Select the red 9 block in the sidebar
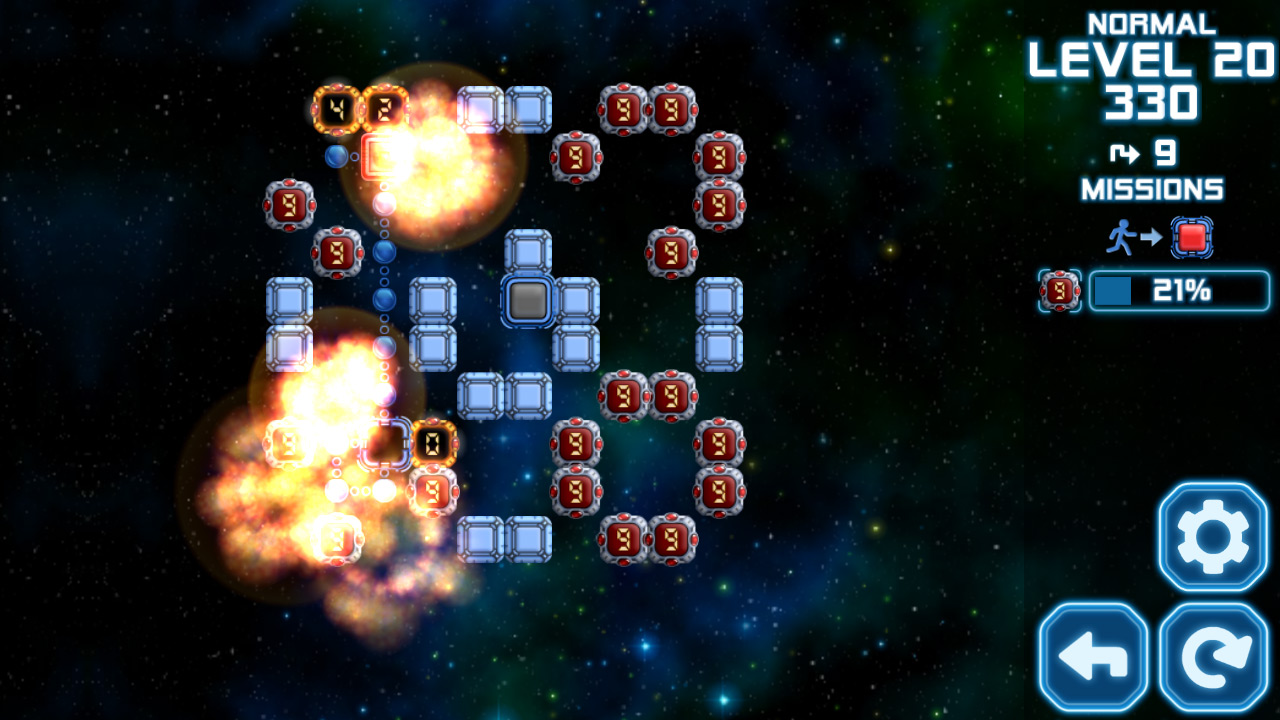Viewport: 1280px width, 720px height. [1059, 291]
